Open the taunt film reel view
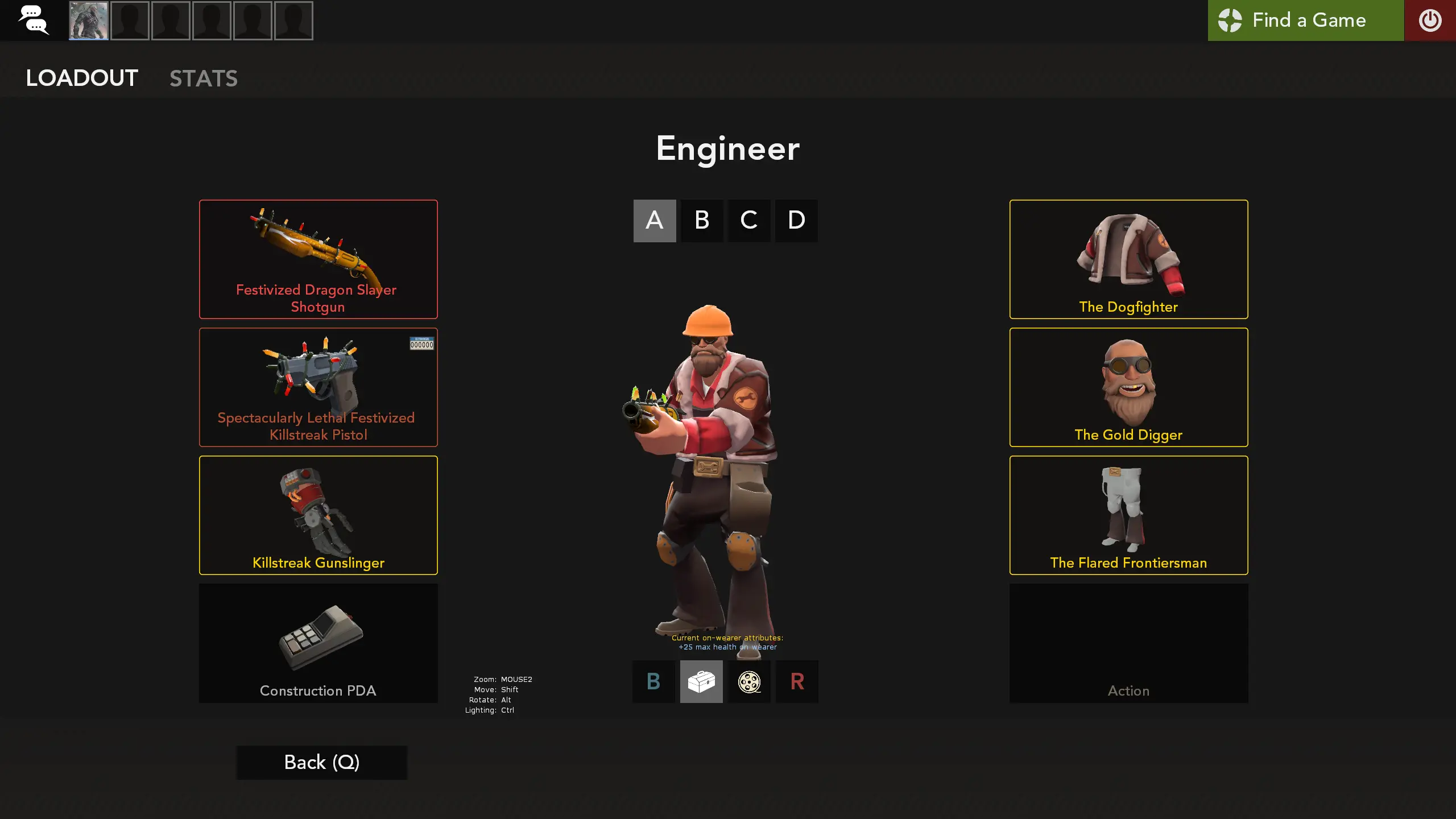 coord(749,681)
